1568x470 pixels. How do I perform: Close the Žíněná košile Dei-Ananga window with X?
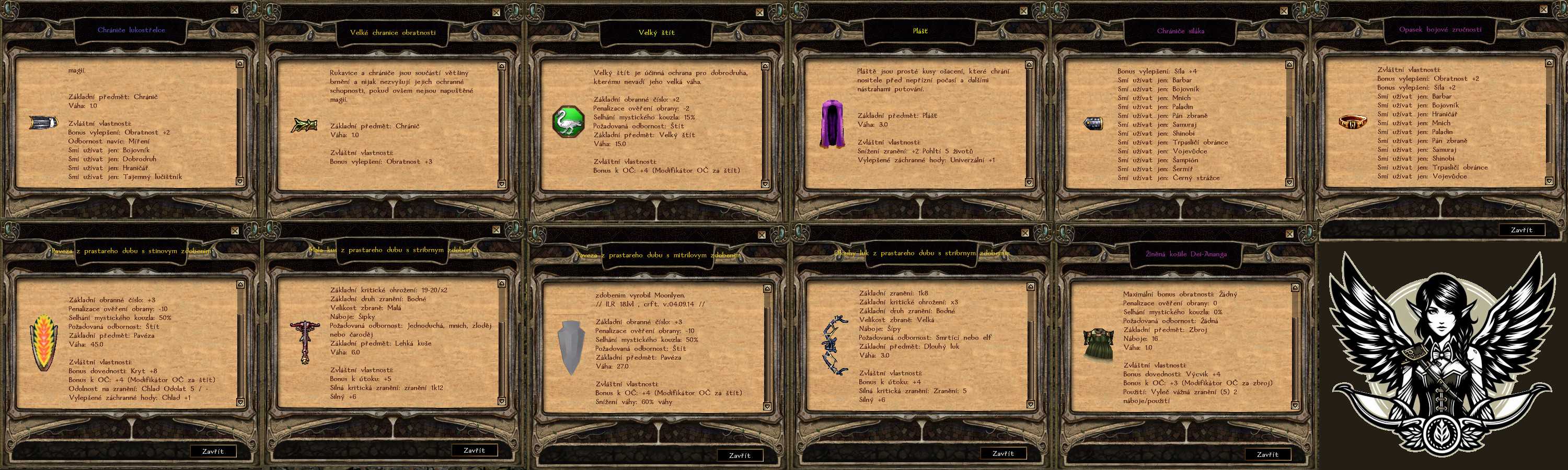pos(1288,233)
